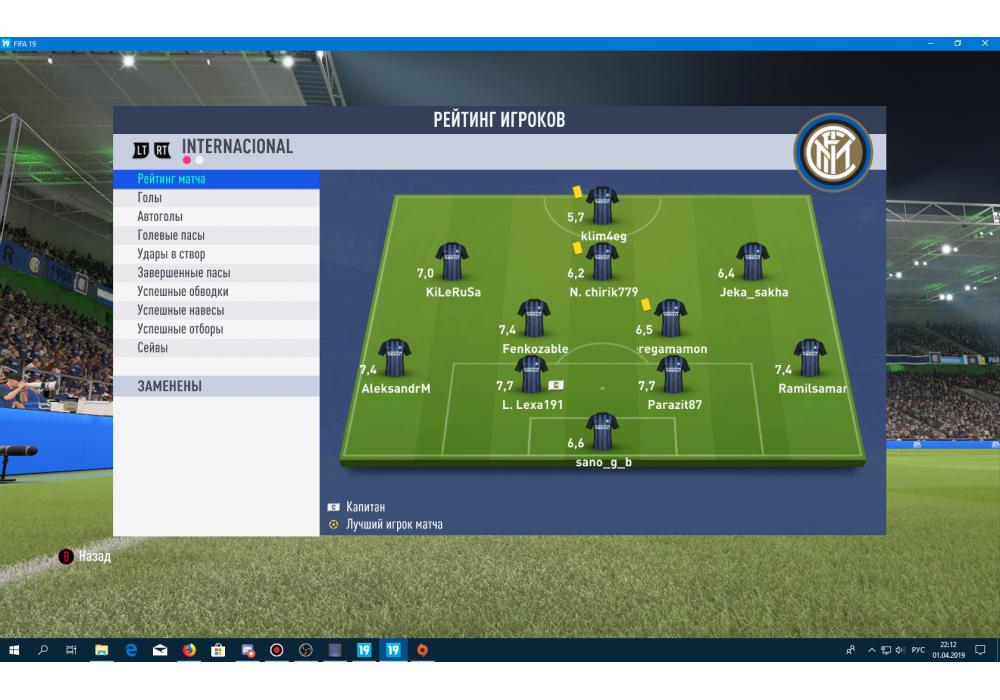The image size is (1000, 700).
Task: Switch to Успешные обводки stats
Action: click(x=183, y=292)
